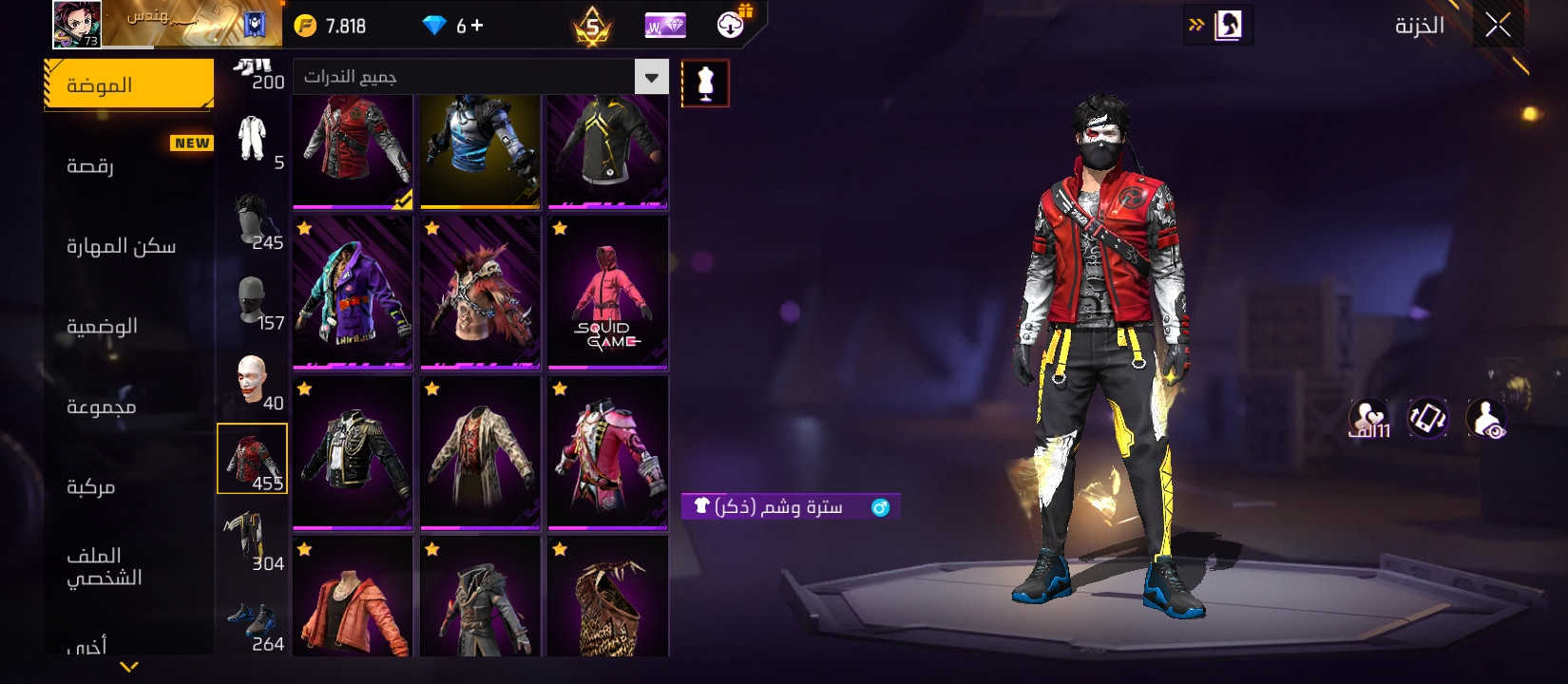Close the vault screen with X
Image resolution: width=1568 pixels, height=684 pixels.
(x=1498, y=26)
